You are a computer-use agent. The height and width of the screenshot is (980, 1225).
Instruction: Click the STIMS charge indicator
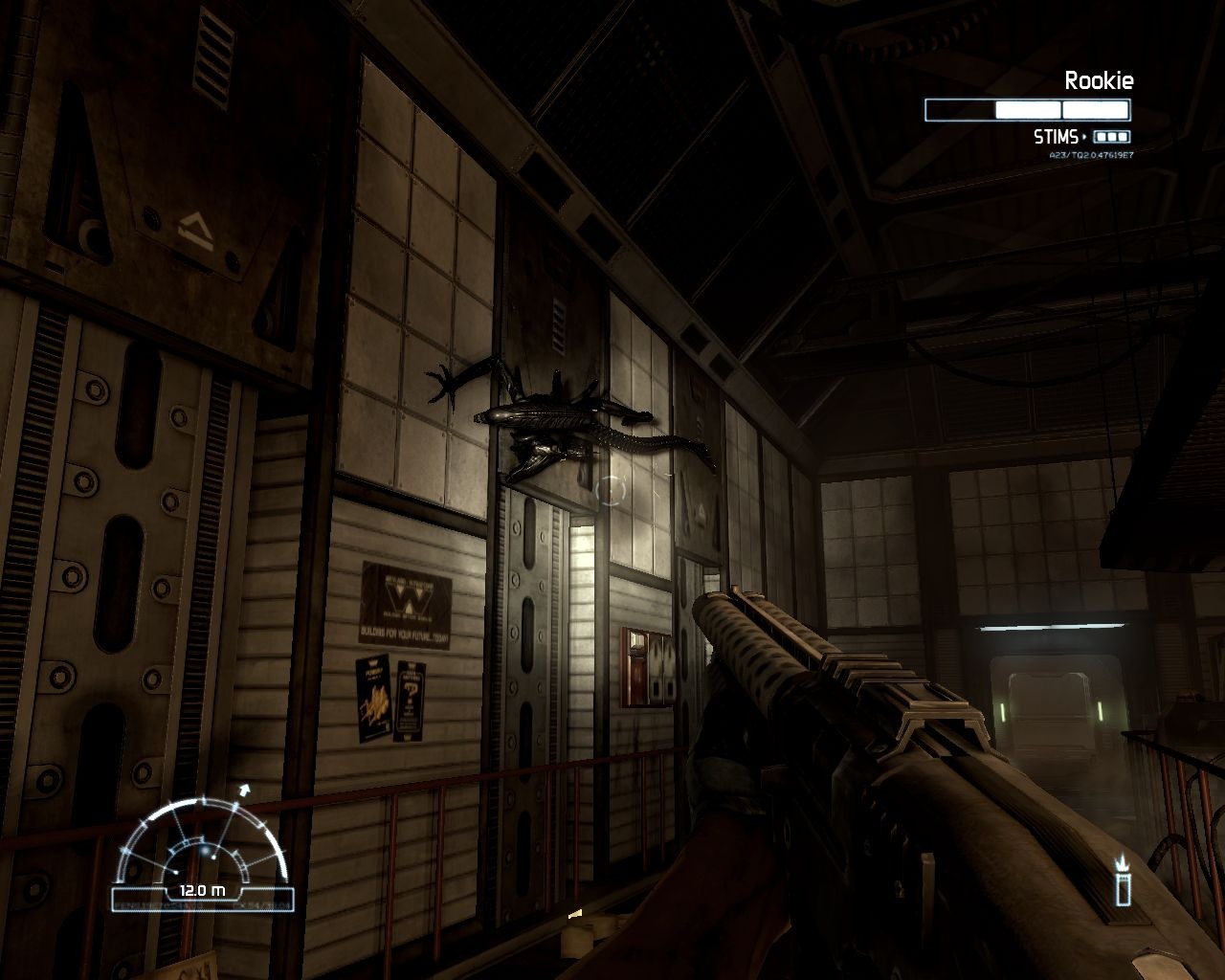(1111, 137)
